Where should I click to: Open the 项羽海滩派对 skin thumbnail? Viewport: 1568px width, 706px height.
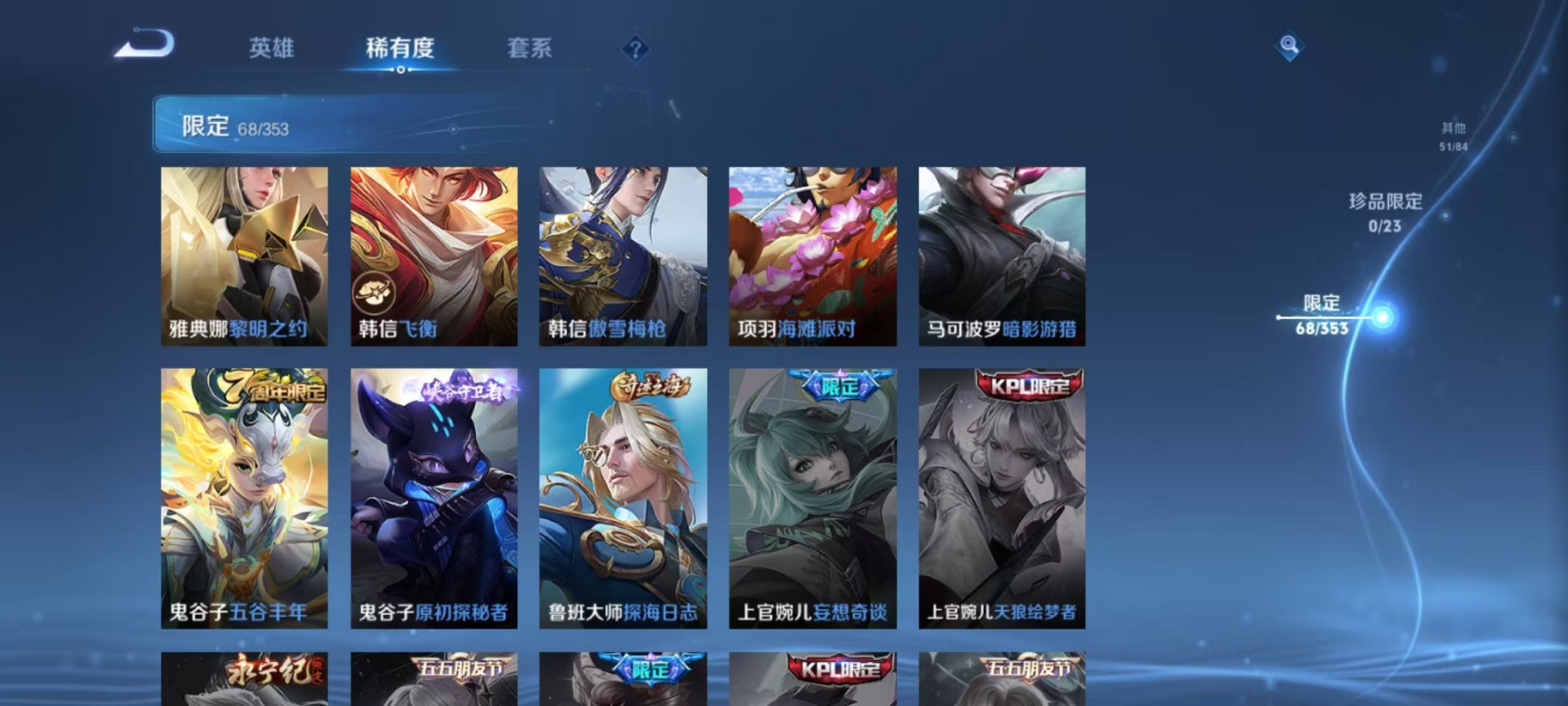click(x=812, y=254)
